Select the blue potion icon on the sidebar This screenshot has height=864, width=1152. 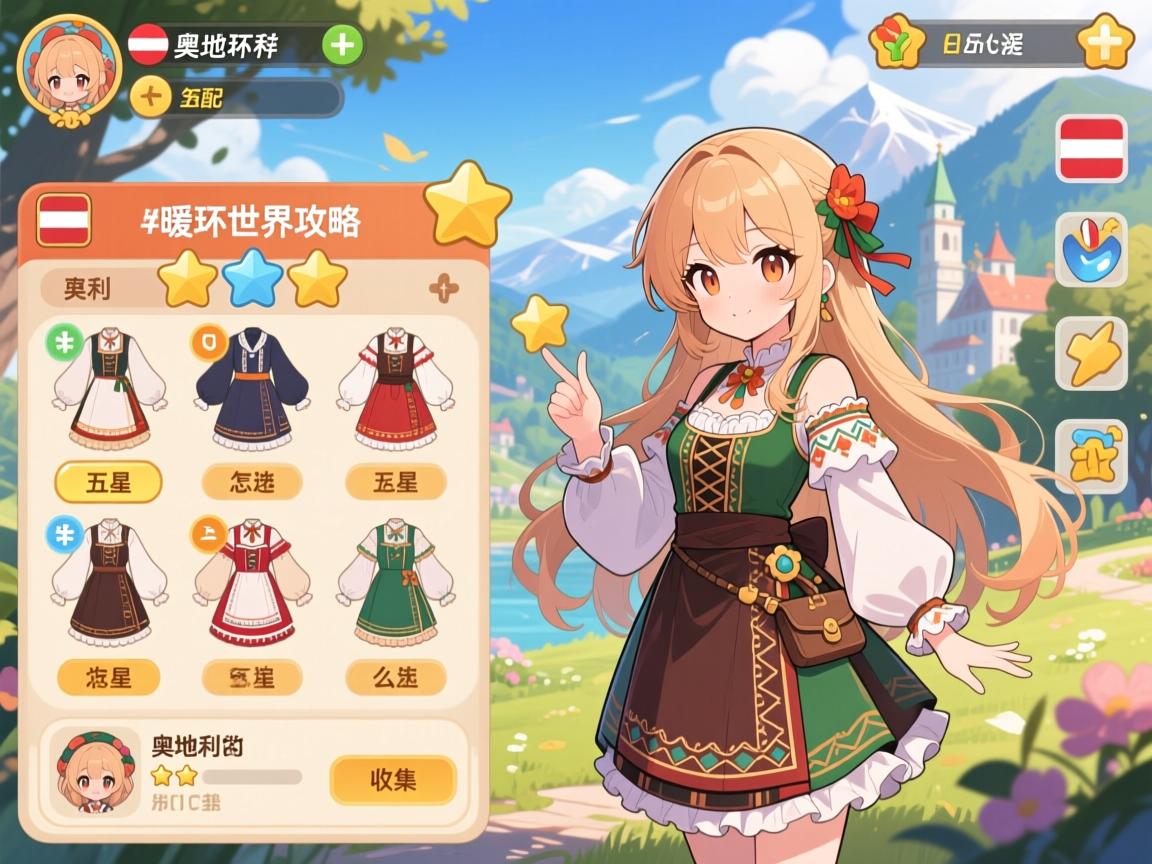(x=1091, y=250)
